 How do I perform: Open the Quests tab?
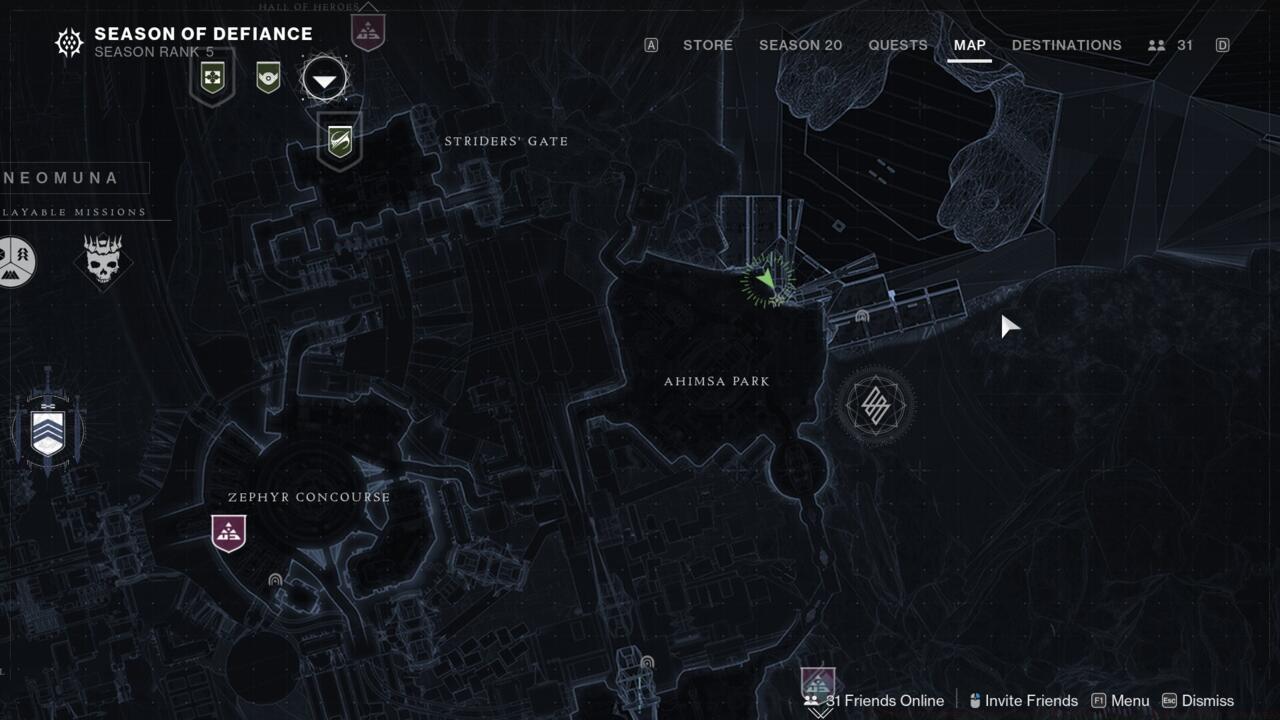coord(897,45)
